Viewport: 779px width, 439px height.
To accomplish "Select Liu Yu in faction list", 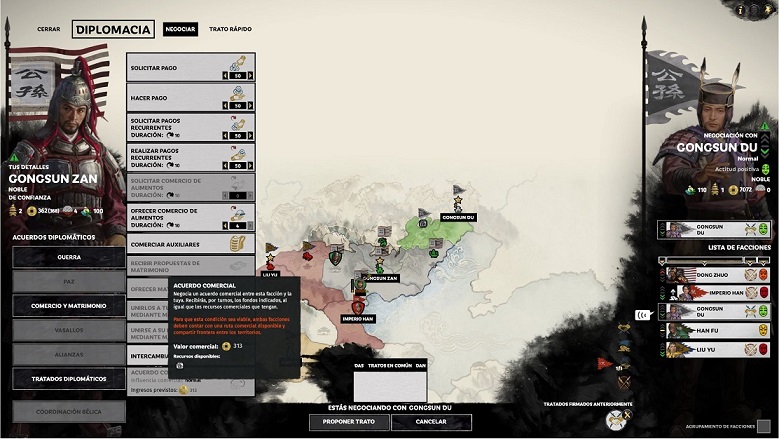I will pos(714,348).
